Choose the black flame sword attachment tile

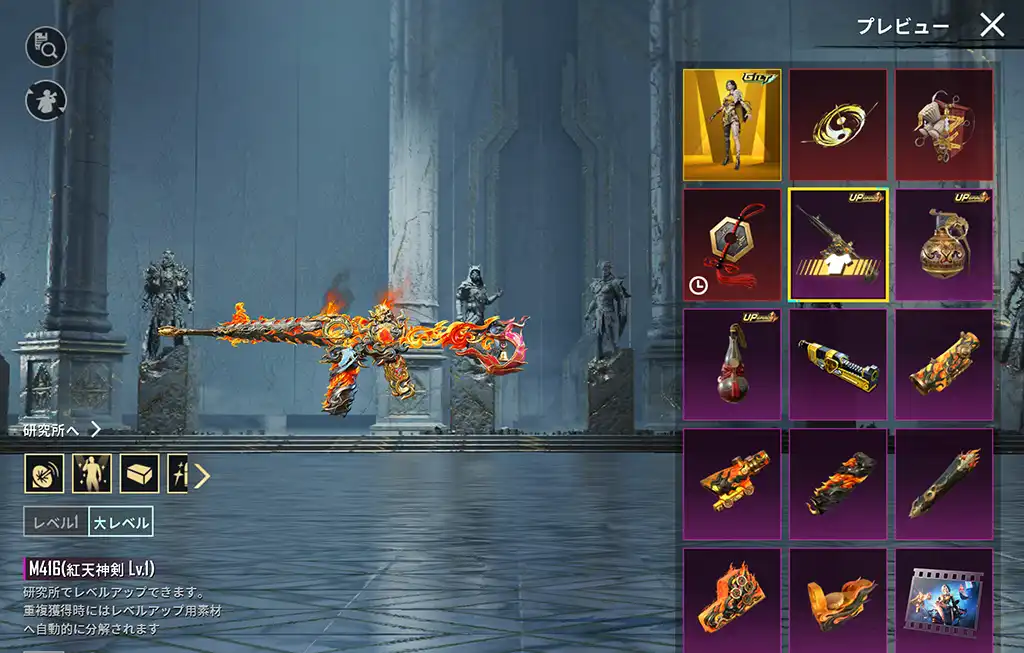[944, 485]
